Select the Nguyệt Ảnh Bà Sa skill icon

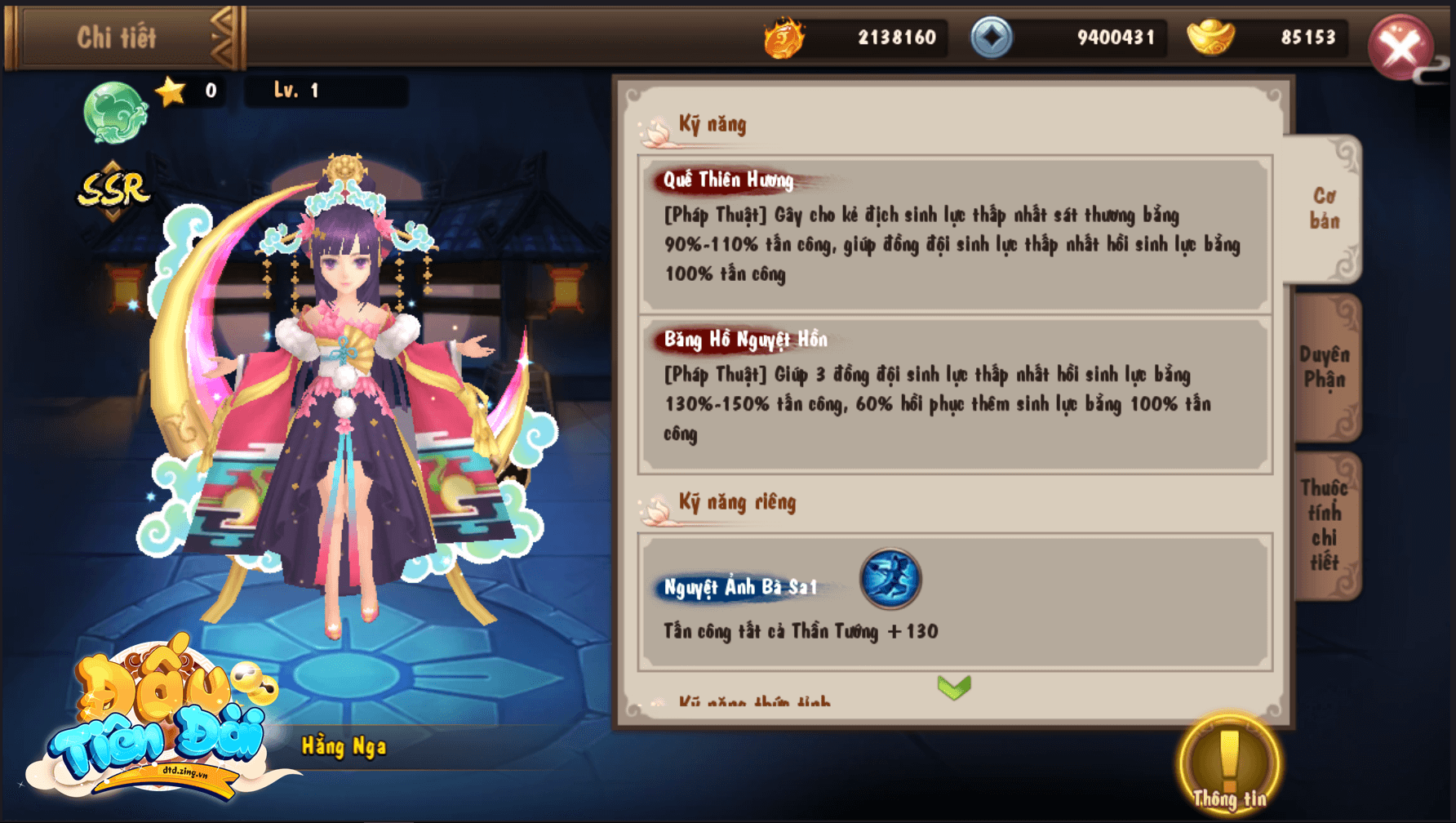click(890, 579)
